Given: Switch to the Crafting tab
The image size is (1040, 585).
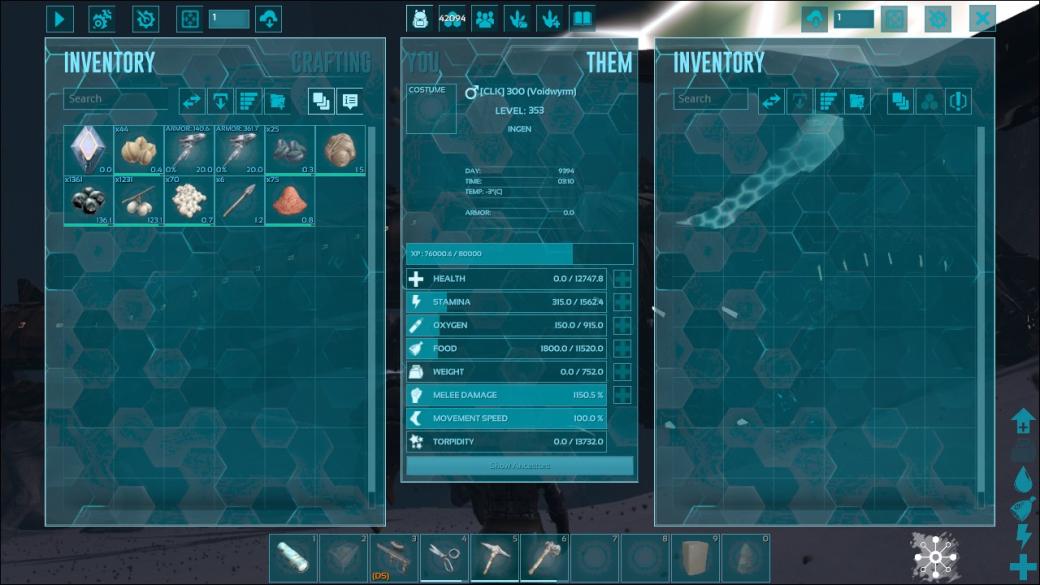Looking at the screenshot, I should pos(331,62).
